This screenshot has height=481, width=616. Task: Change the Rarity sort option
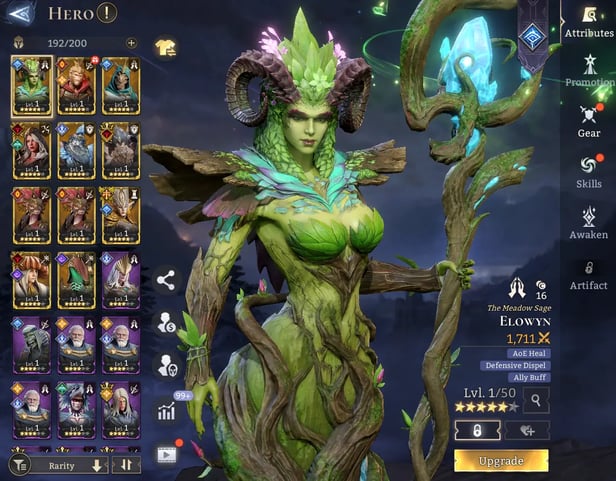tap(64, 465)
